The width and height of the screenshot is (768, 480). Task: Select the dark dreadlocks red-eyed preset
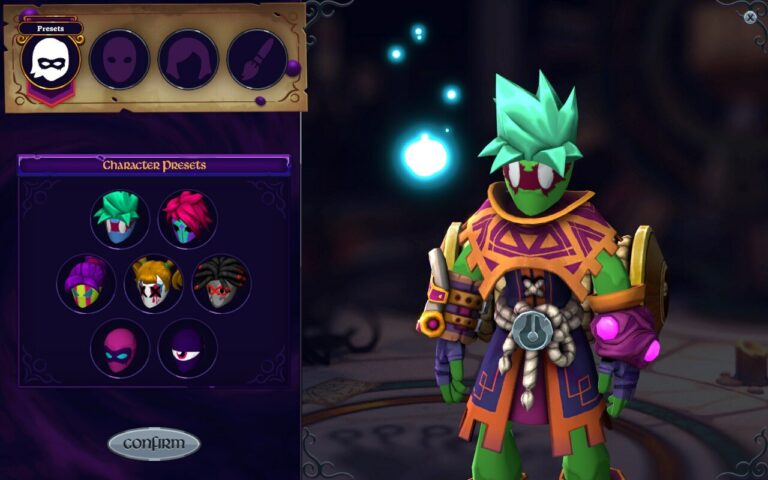click(221, 283)
